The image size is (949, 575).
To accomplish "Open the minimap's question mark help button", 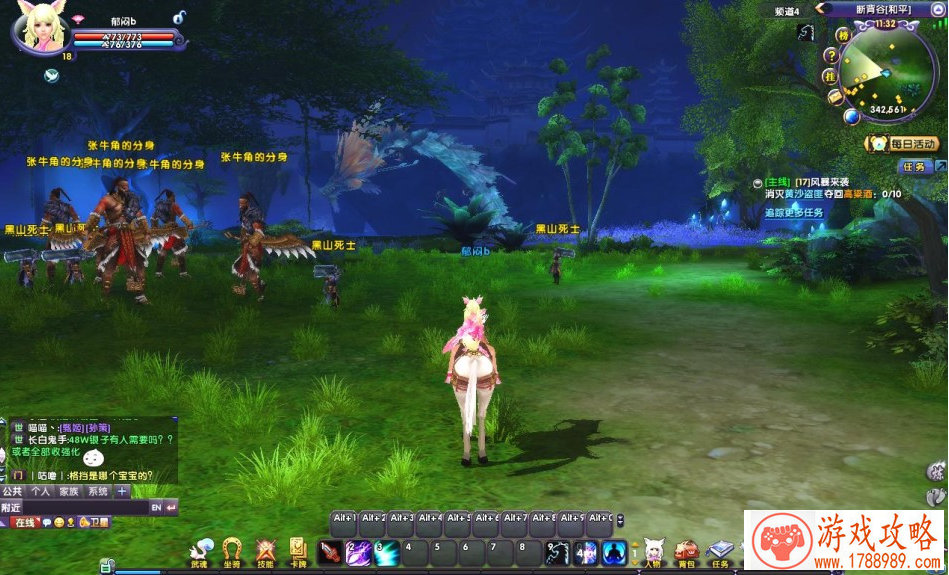I will 830,55.
